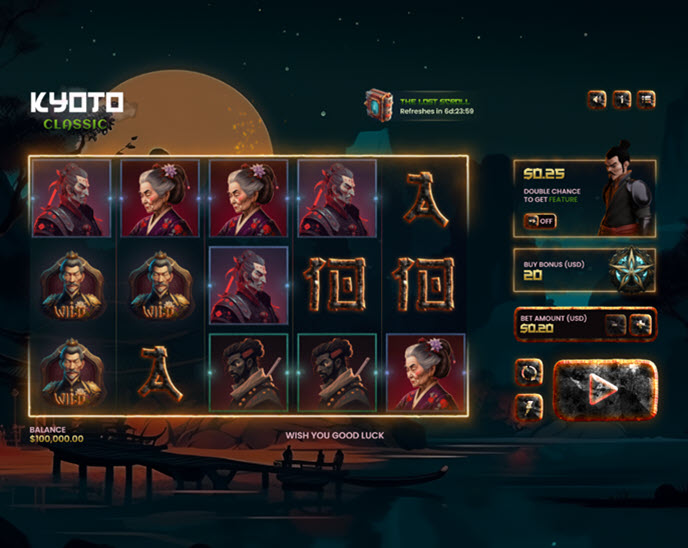Image resolution: width=688 pixels, height=548 pixels.
Task: Open autoplay with the circular arrows button
Action: tap(529, 372)
